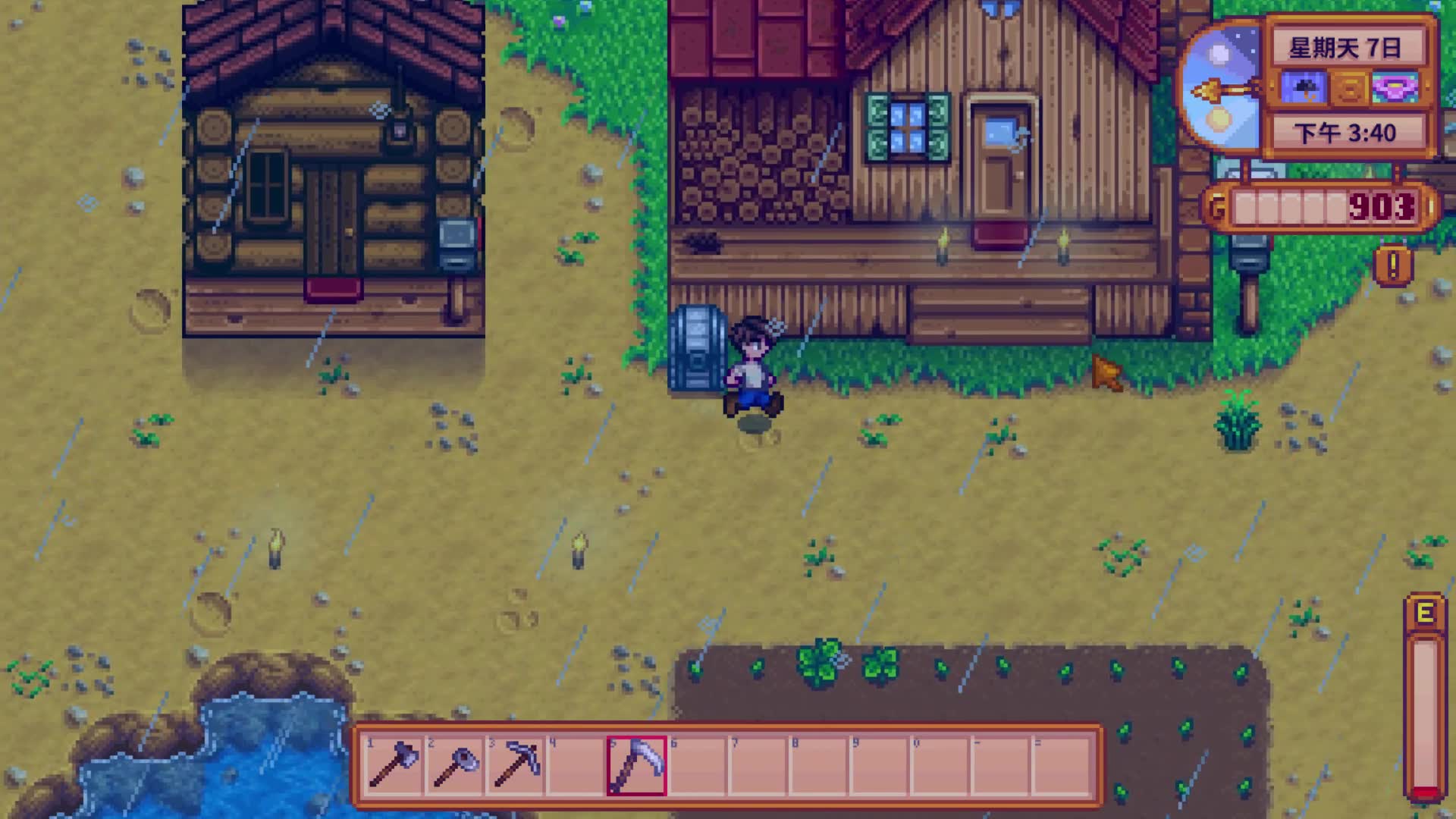The height and width of the screenshot is (819, 1456).
Task: Equip the pickaxe from the toolbar
Action: [515, 764]
